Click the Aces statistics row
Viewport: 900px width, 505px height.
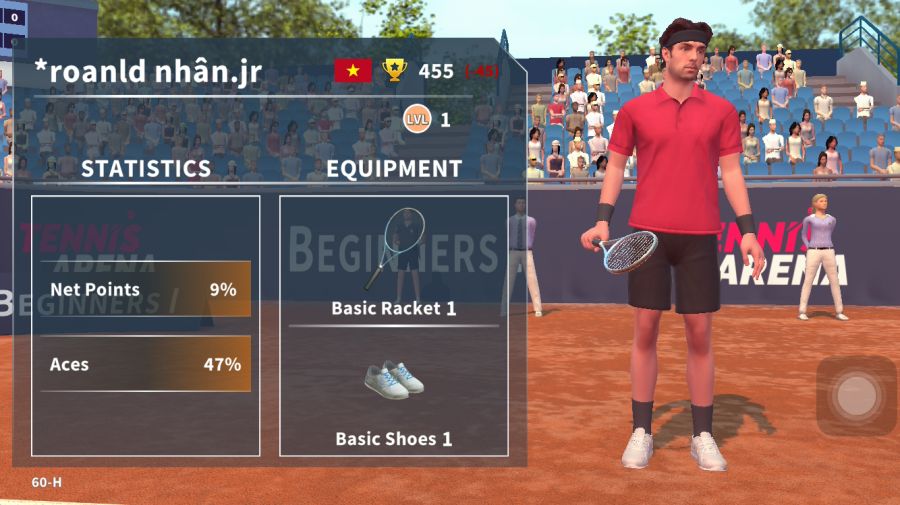(x=145, y=364)
